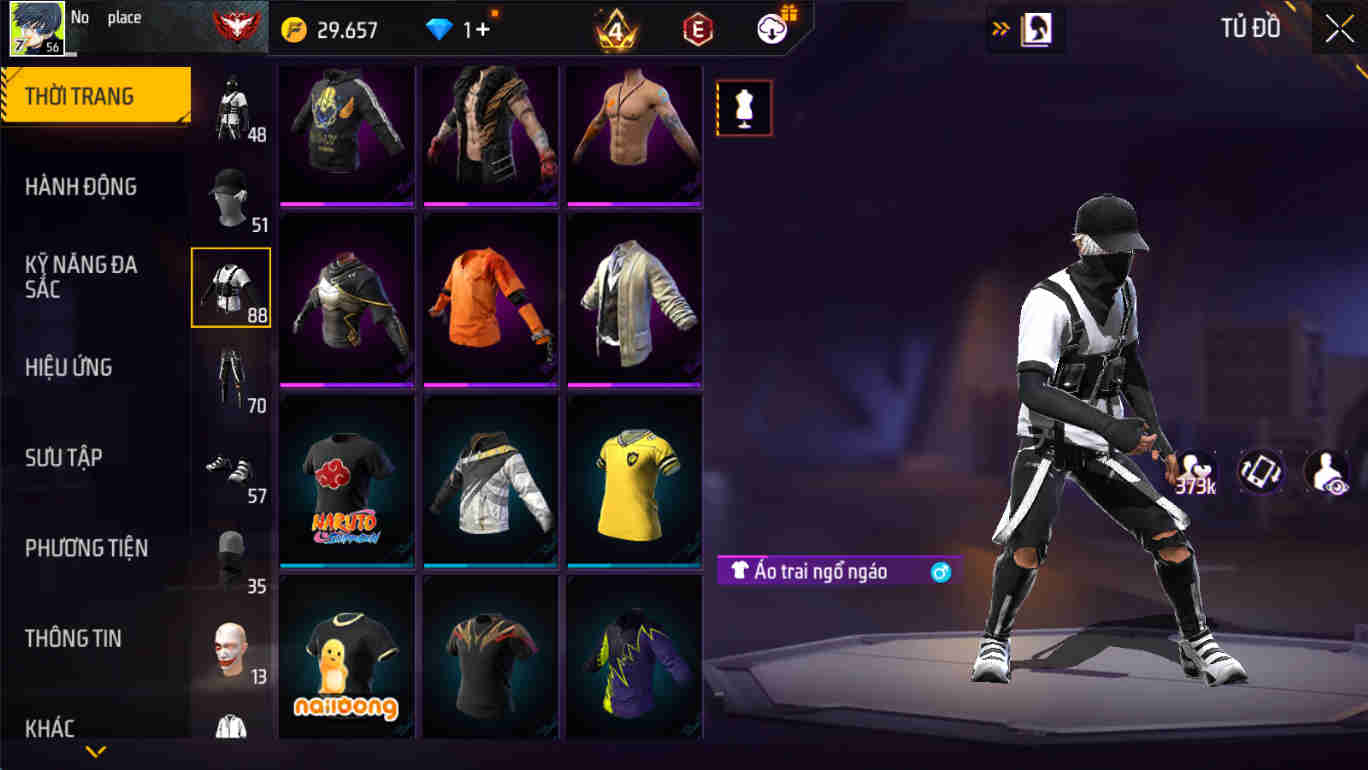Open the mannequin outfit preset icon
Viewport: 1368px width, 770px height.
[745, 107]
